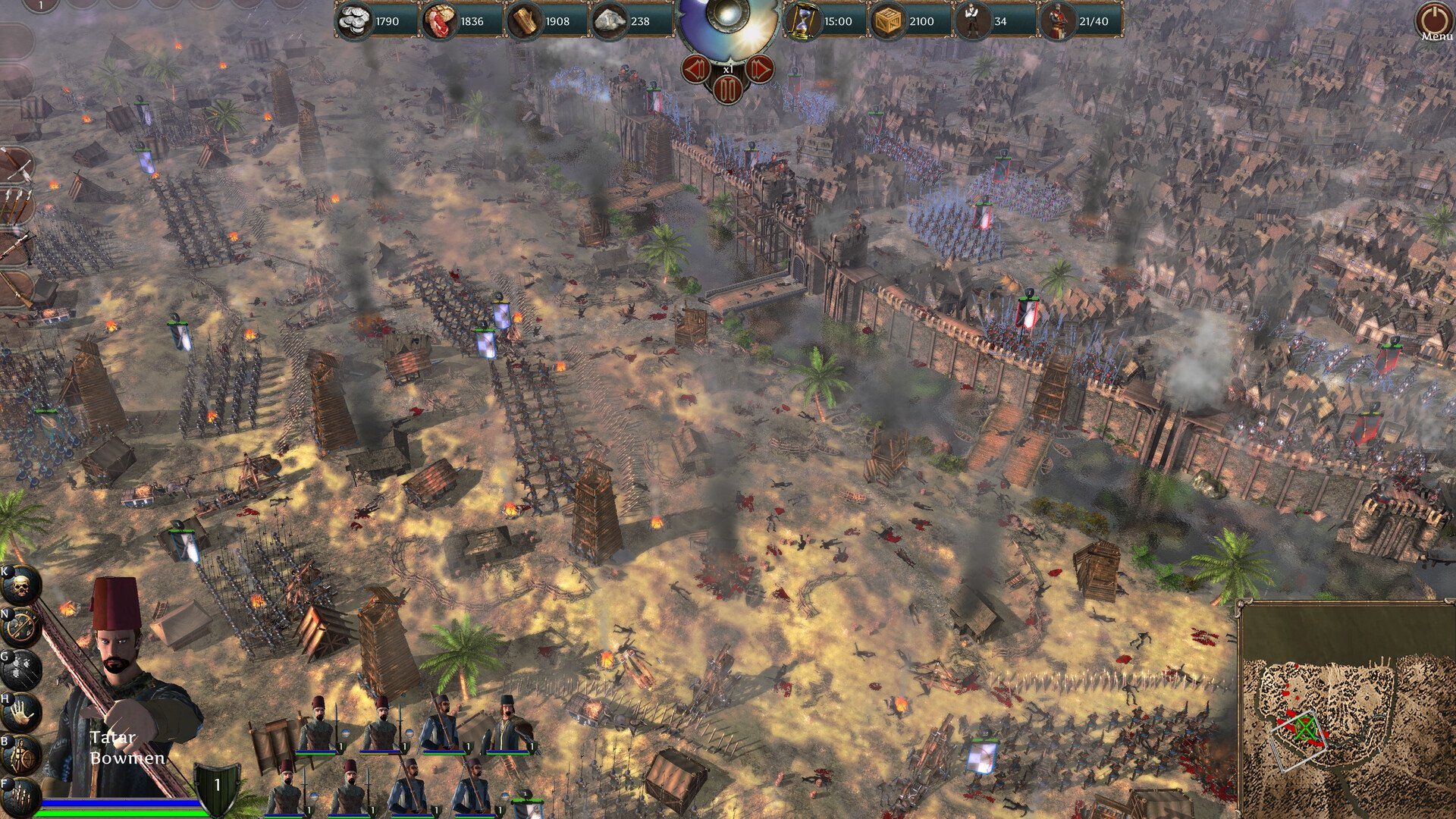Select the open hand halt command
The width and height of the screenshot is (1456, 819).
click(20, 713)
